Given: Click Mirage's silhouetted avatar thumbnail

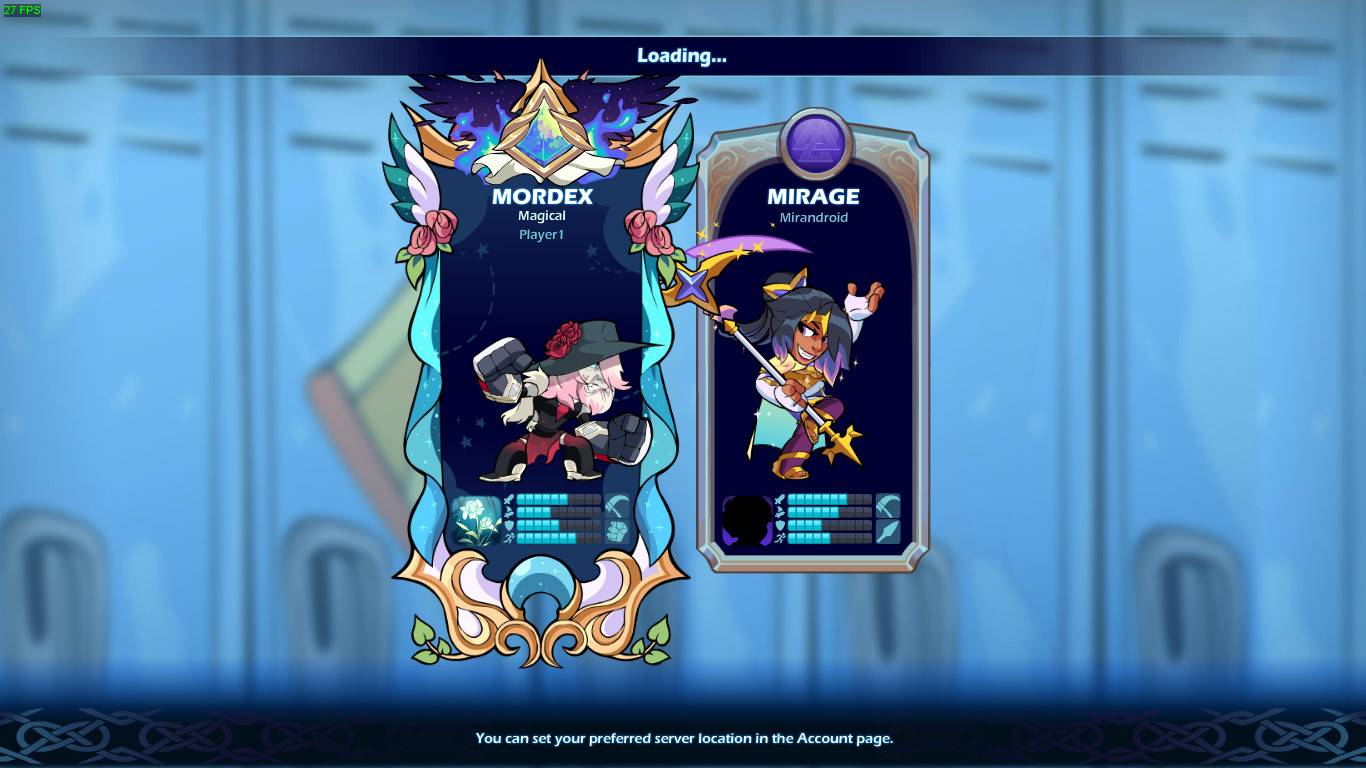Looking at the screenshot, I should click(x=747, y=522).
